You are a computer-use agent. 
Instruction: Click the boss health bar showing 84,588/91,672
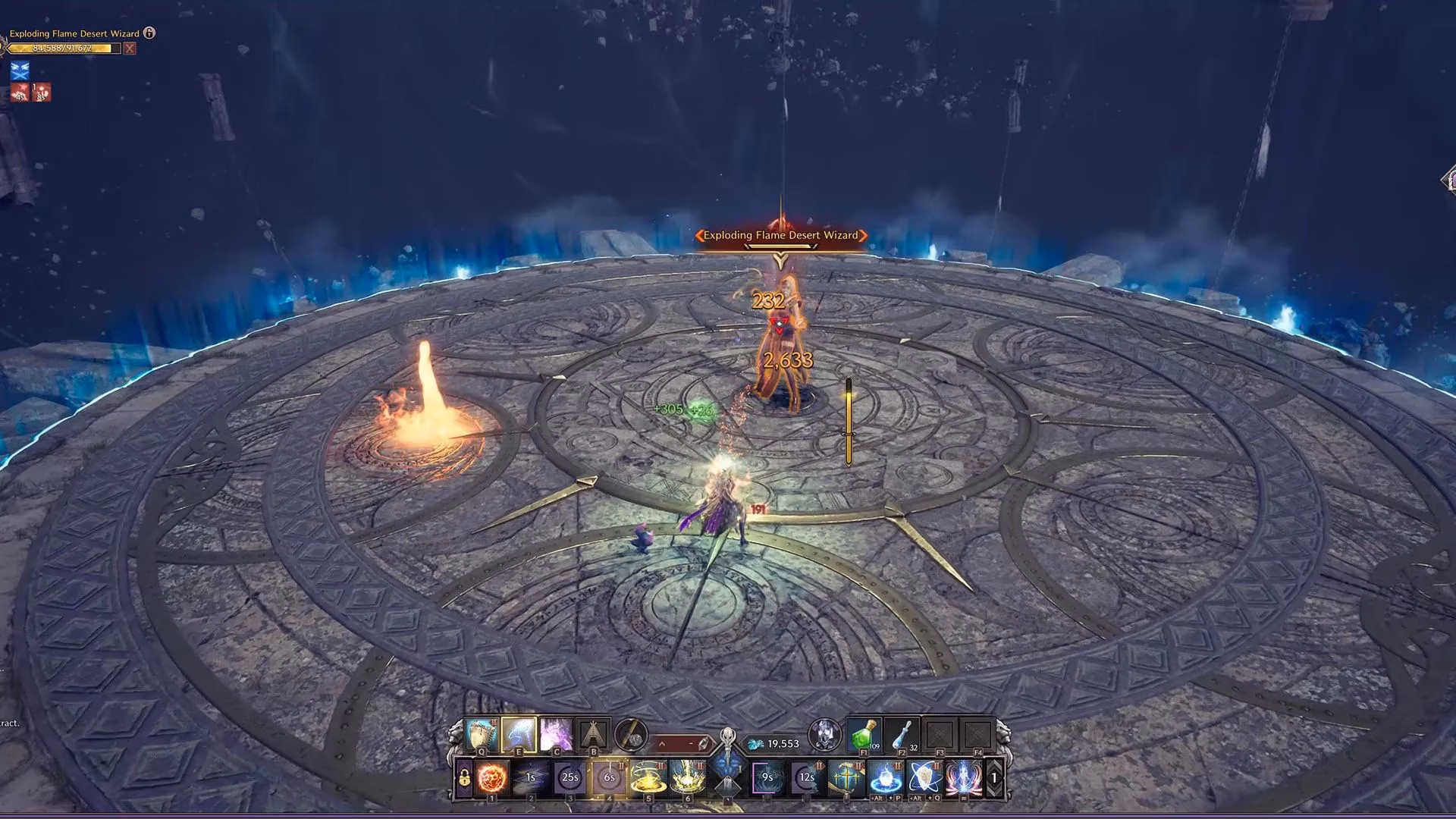pyautogui.click(x=61, y=48)
